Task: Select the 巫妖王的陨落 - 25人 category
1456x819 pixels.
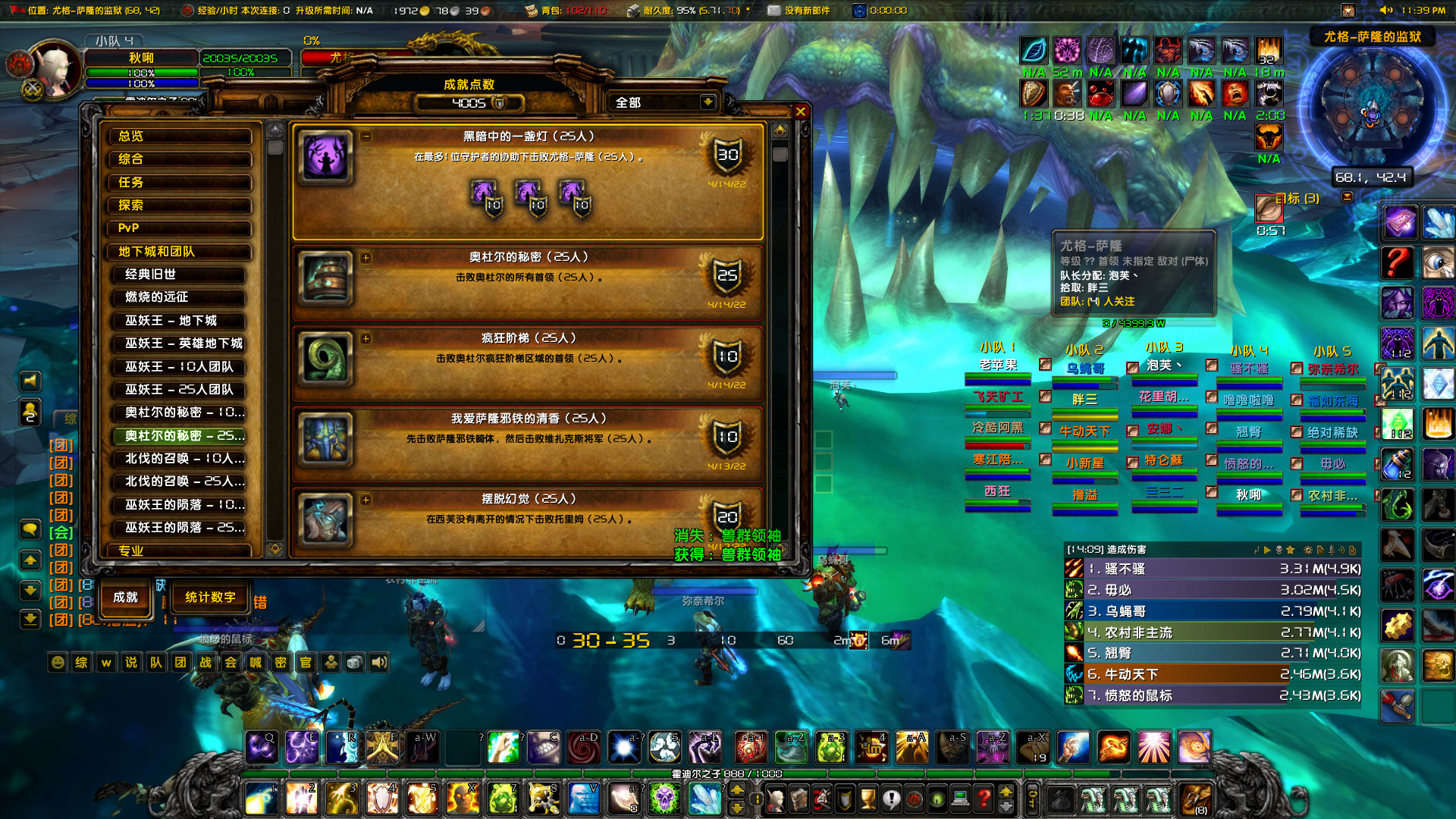Action: 182,529
